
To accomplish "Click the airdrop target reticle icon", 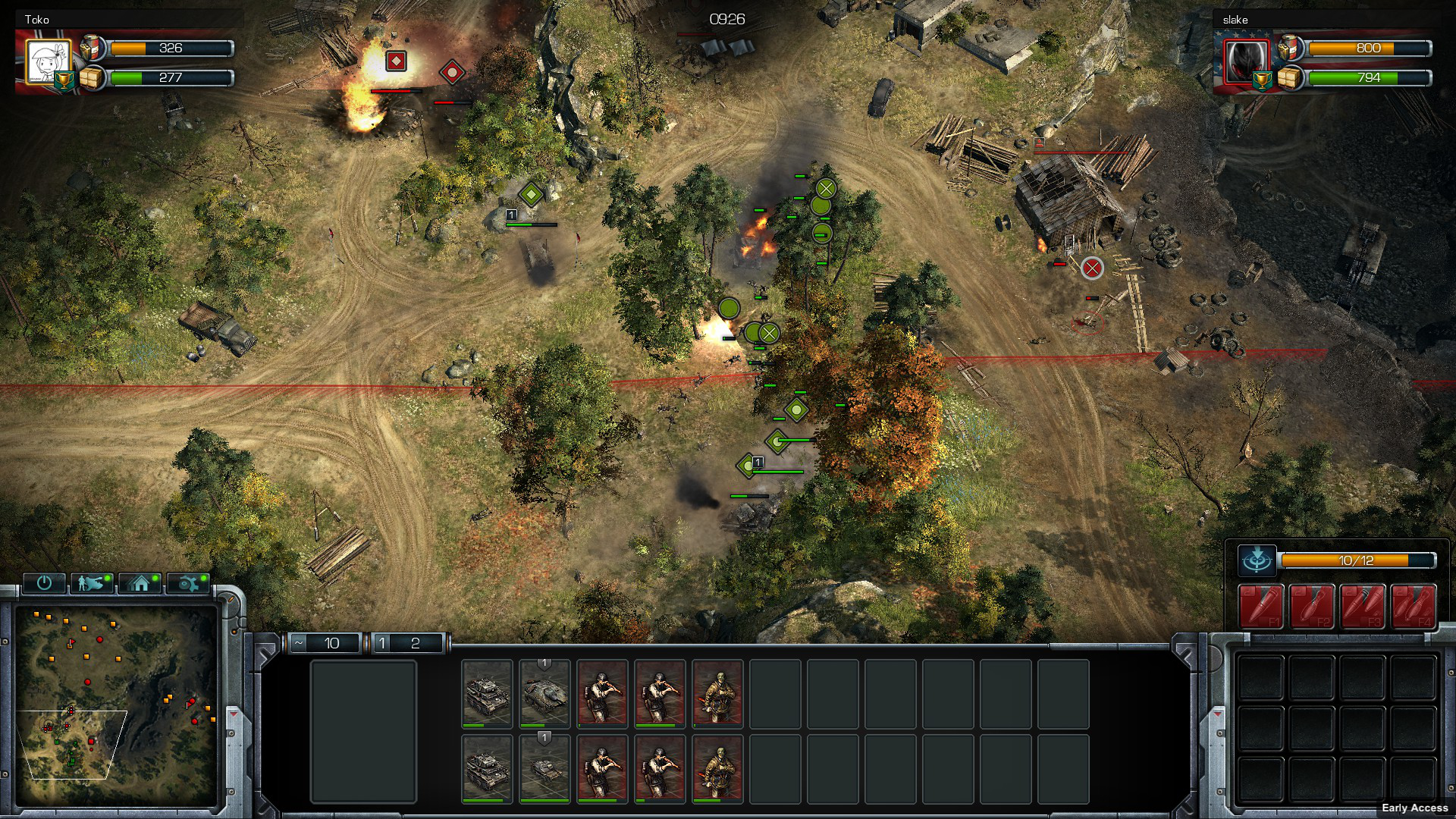I will pos(1257,561).
